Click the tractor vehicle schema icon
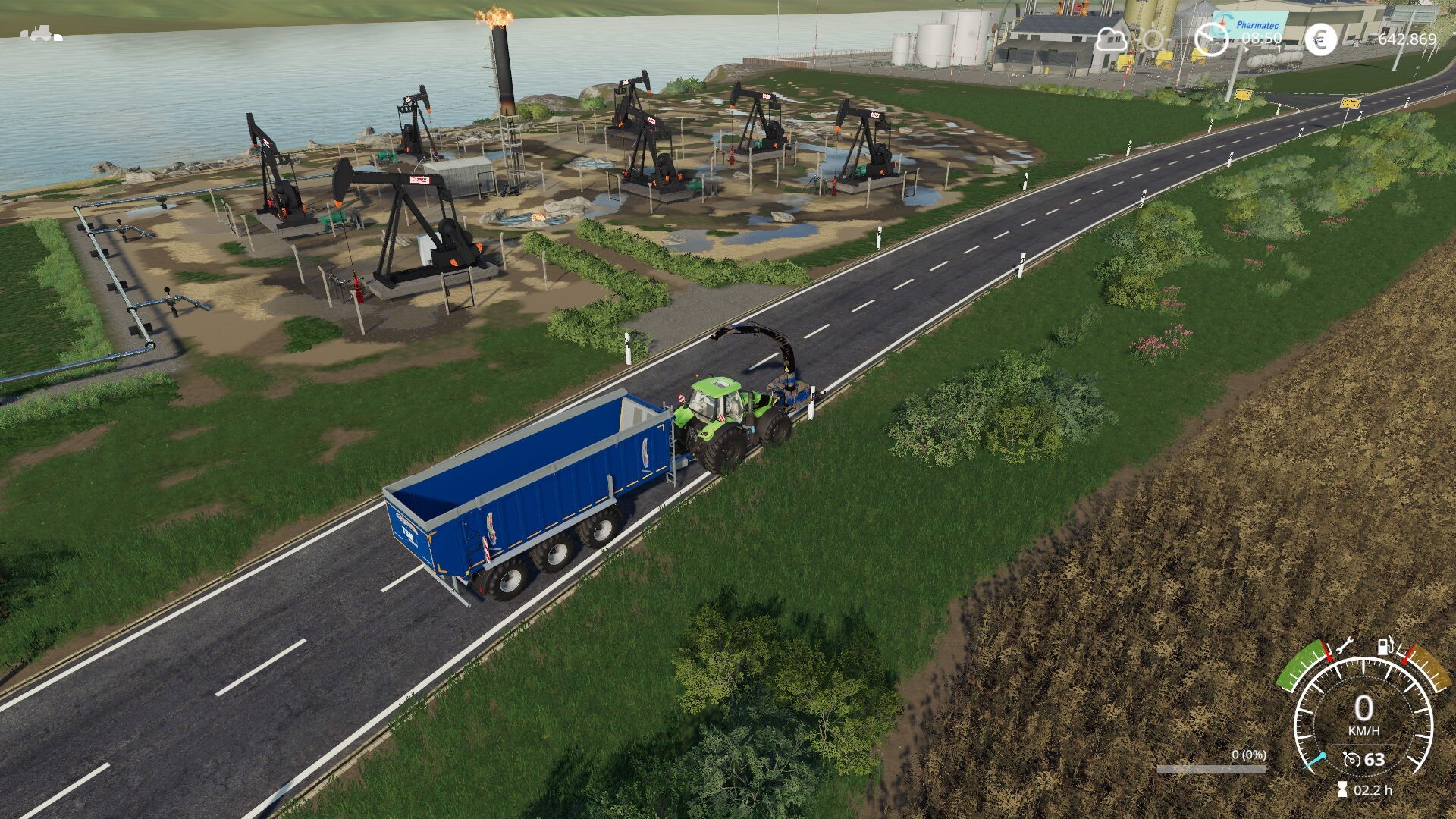 click(41, 33)
